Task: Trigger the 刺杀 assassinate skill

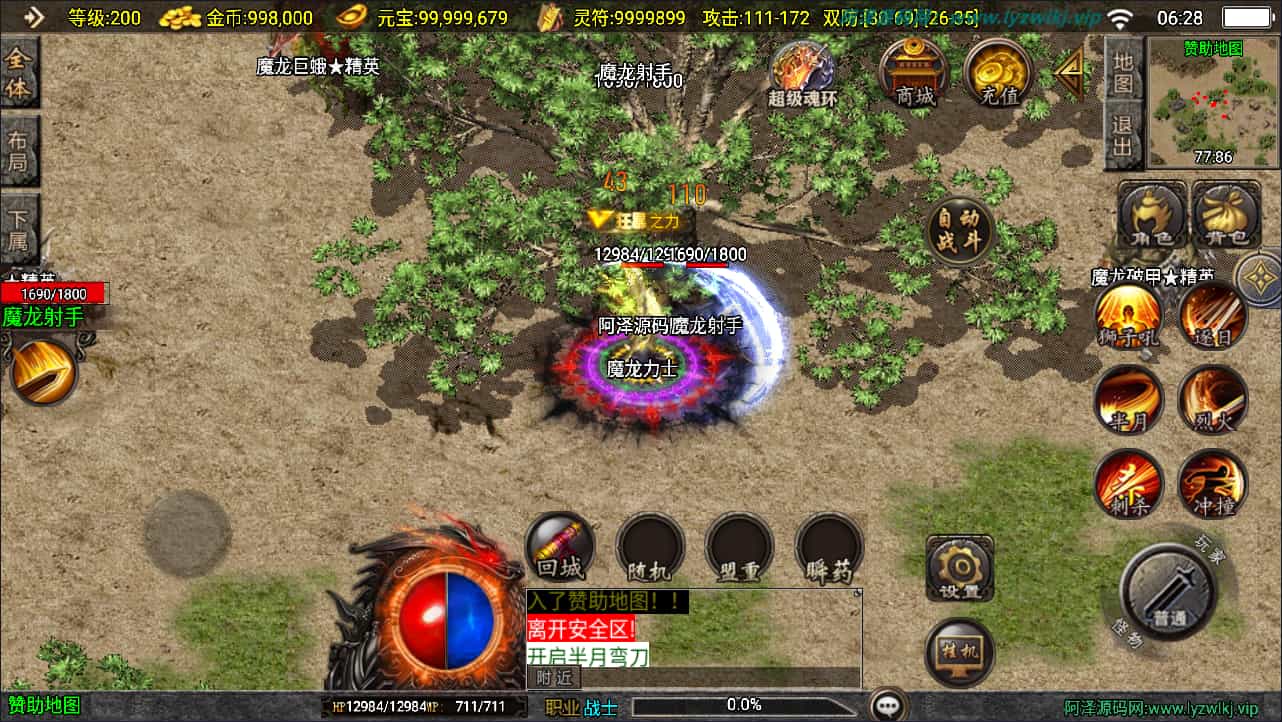Action: click(x=1128, y=484)
